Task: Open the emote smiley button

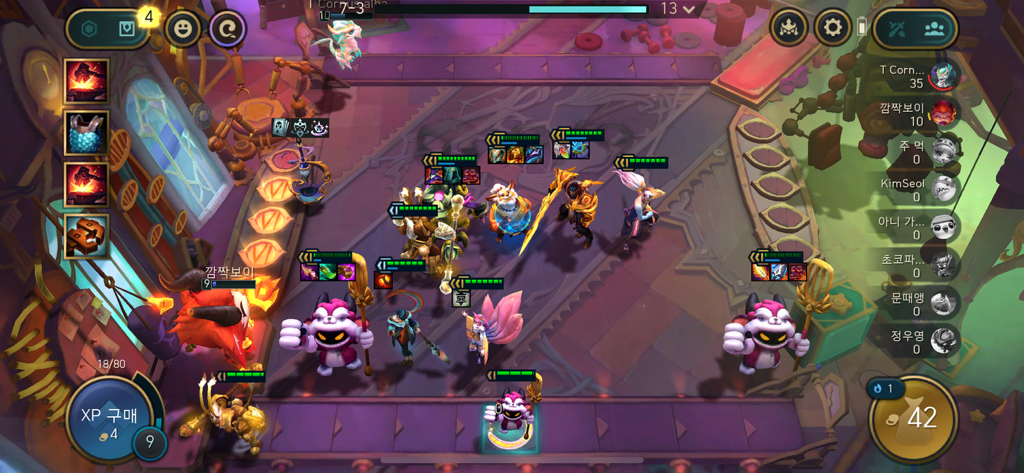Action: coord(182,29)
